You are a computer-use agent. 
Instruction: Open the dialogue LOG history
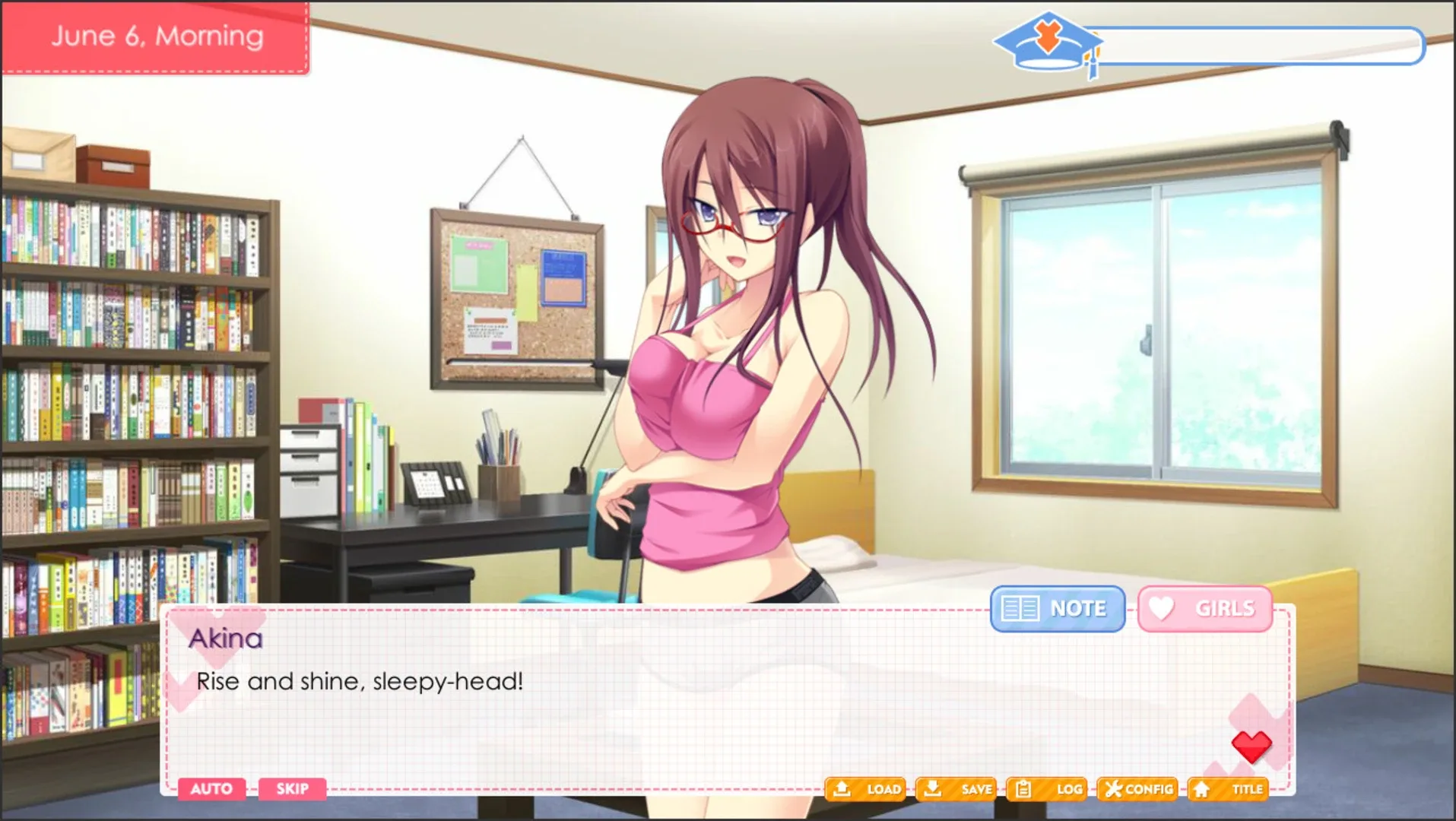1047,789
